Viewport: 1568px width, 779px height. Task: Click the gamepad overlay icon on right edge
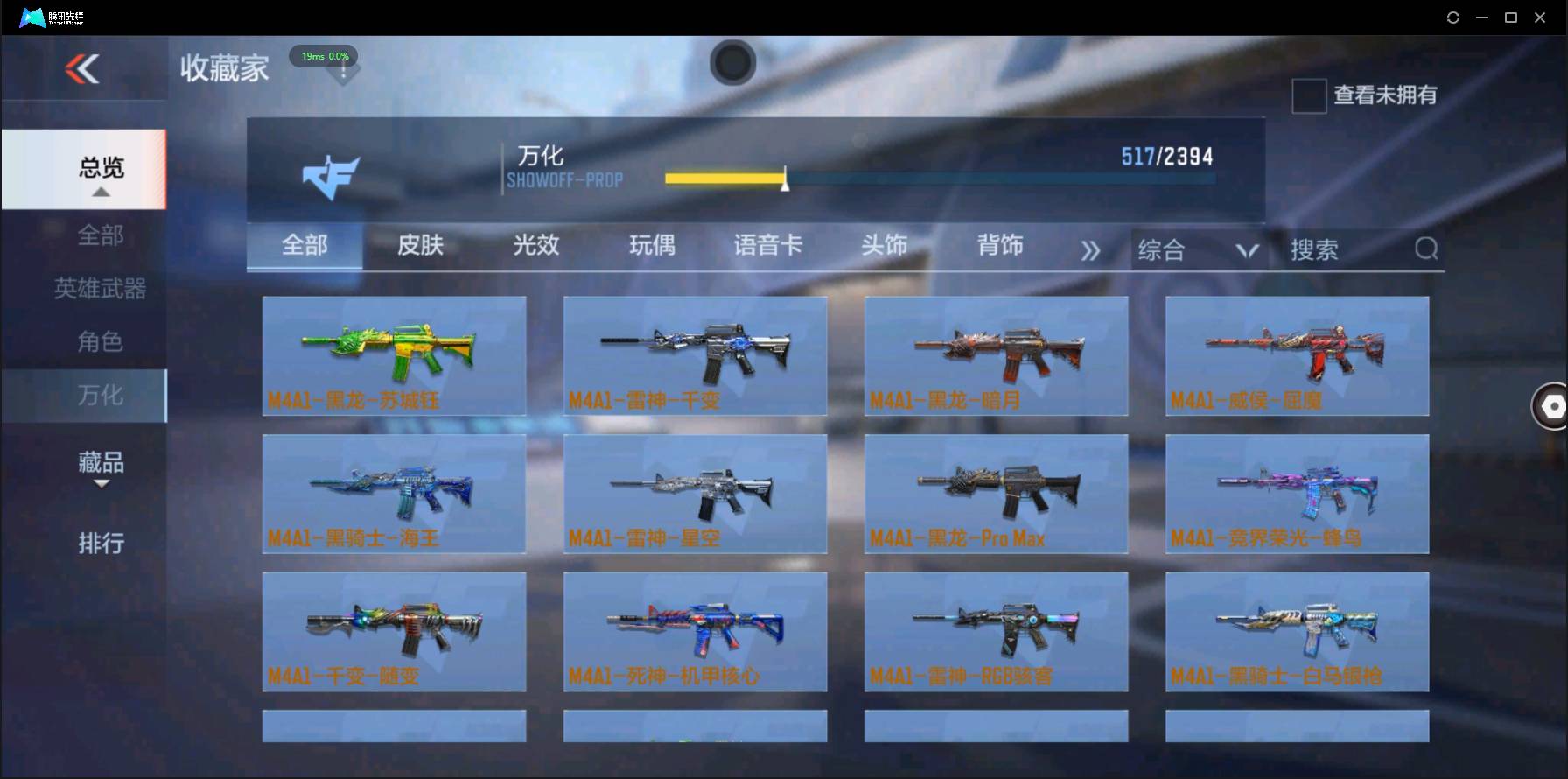click(x=1551, y=406)
